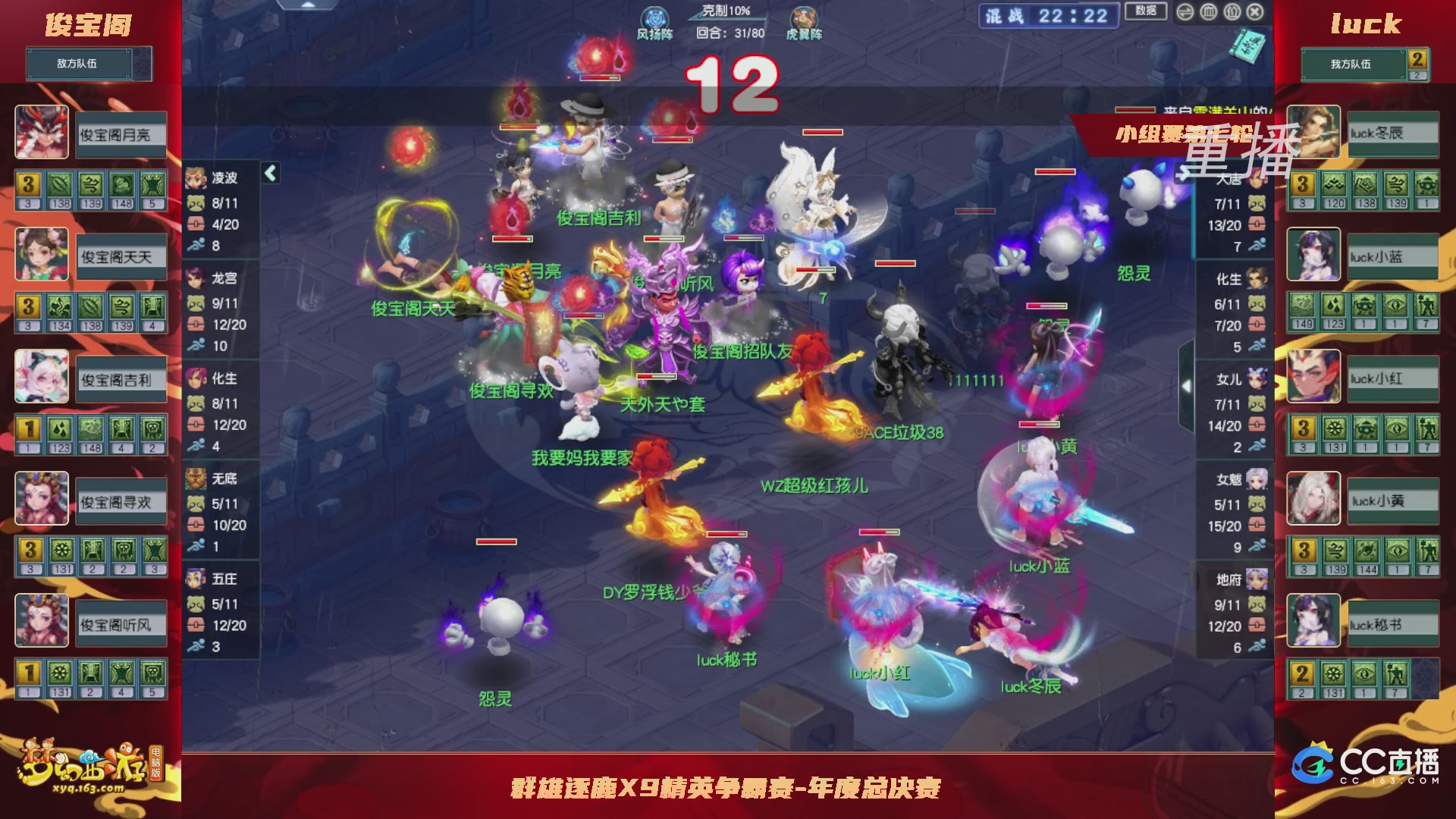The width and height of the screenshot is (1456, 819).
Task: Toggle the buff icon numbered 148
Action: coord(122,185)
